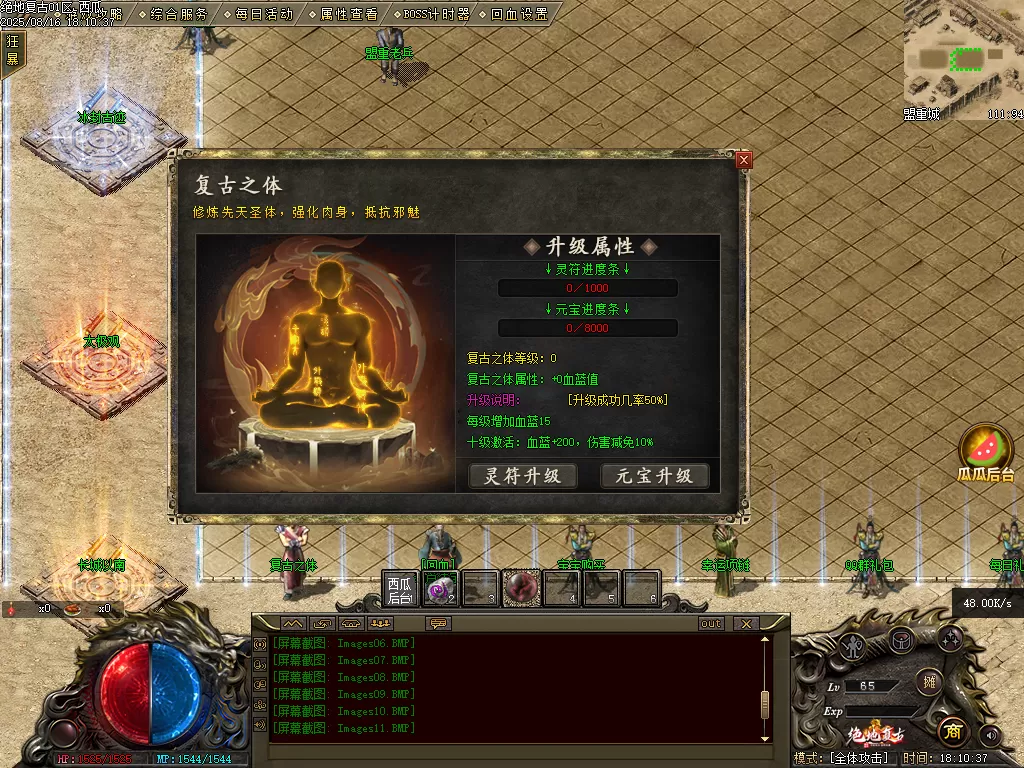
Task: Upgrade using the 元宝升级 button
Action: tap(654, 476)
